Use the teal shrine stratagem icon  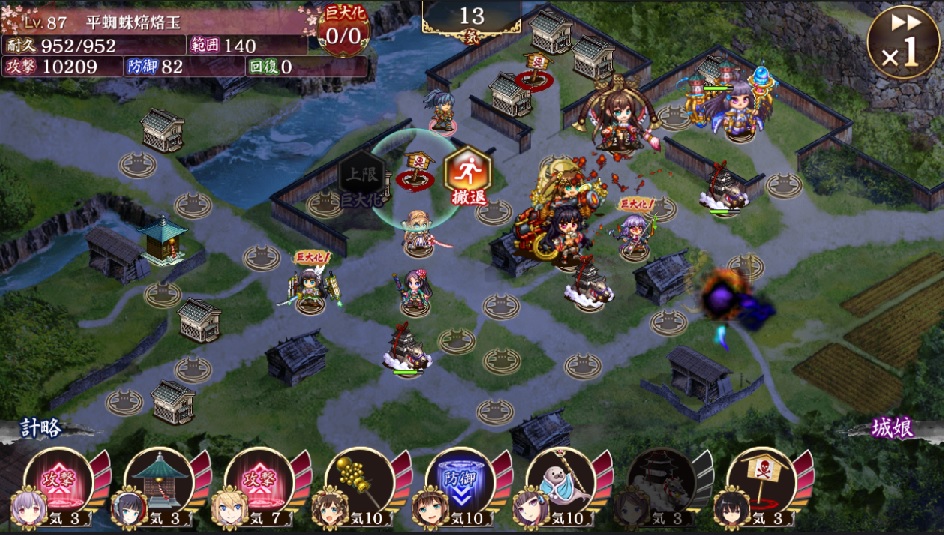[x=158, y=479]
